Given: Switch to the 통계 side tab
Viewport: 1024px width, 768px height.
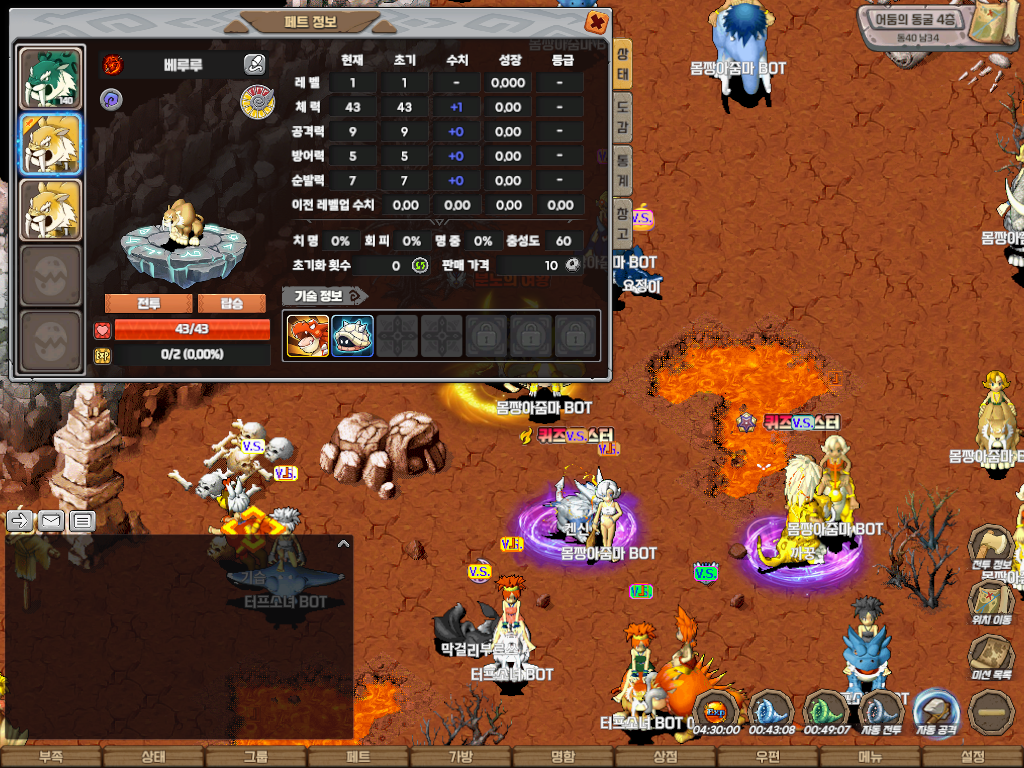Looking at the screenshot, I should (622, 170).
